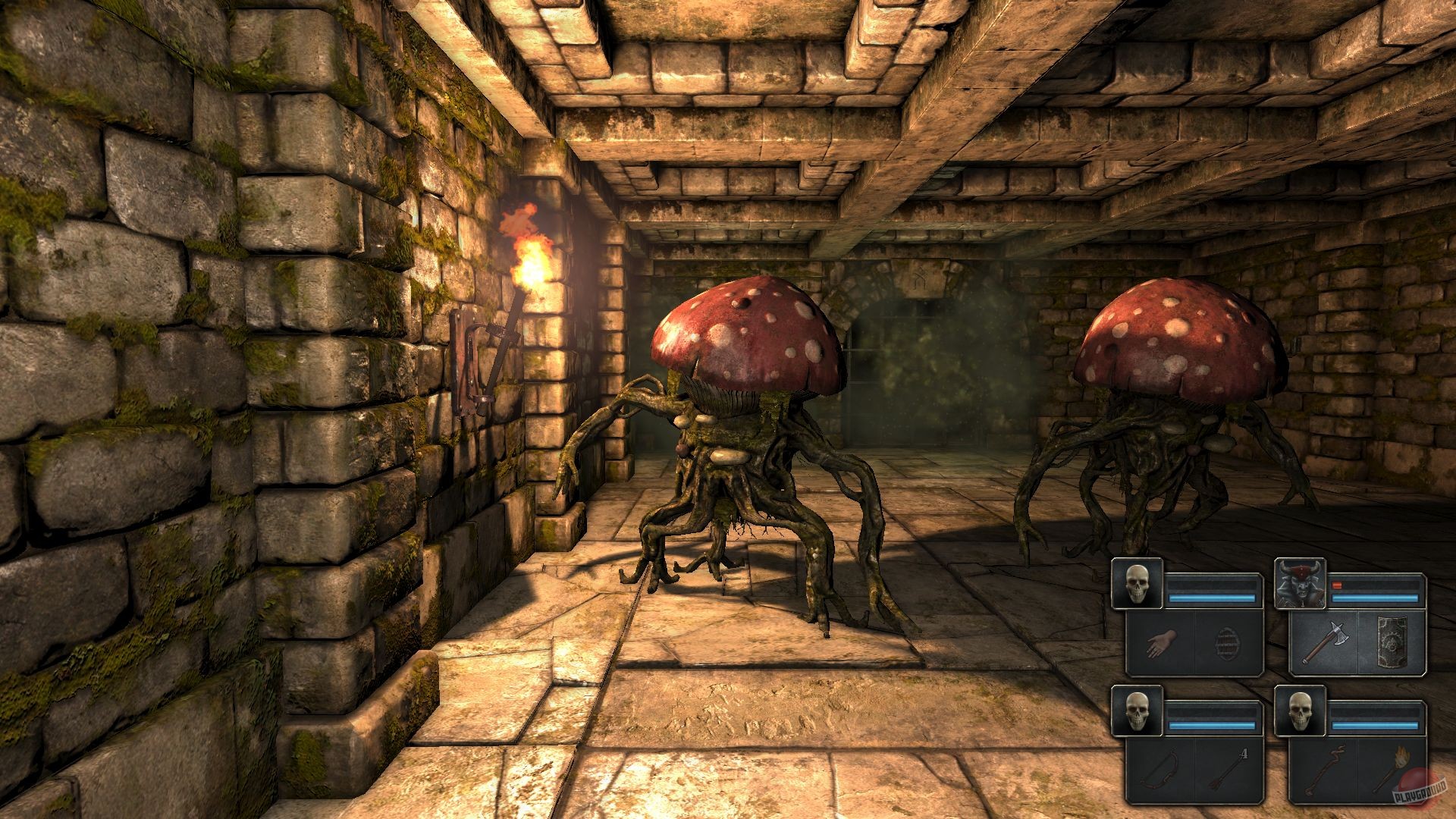Click the rock in the top-left character's slot
Image resolution: width=1456 pixels, height=819 pixels.
point(1227,643)
